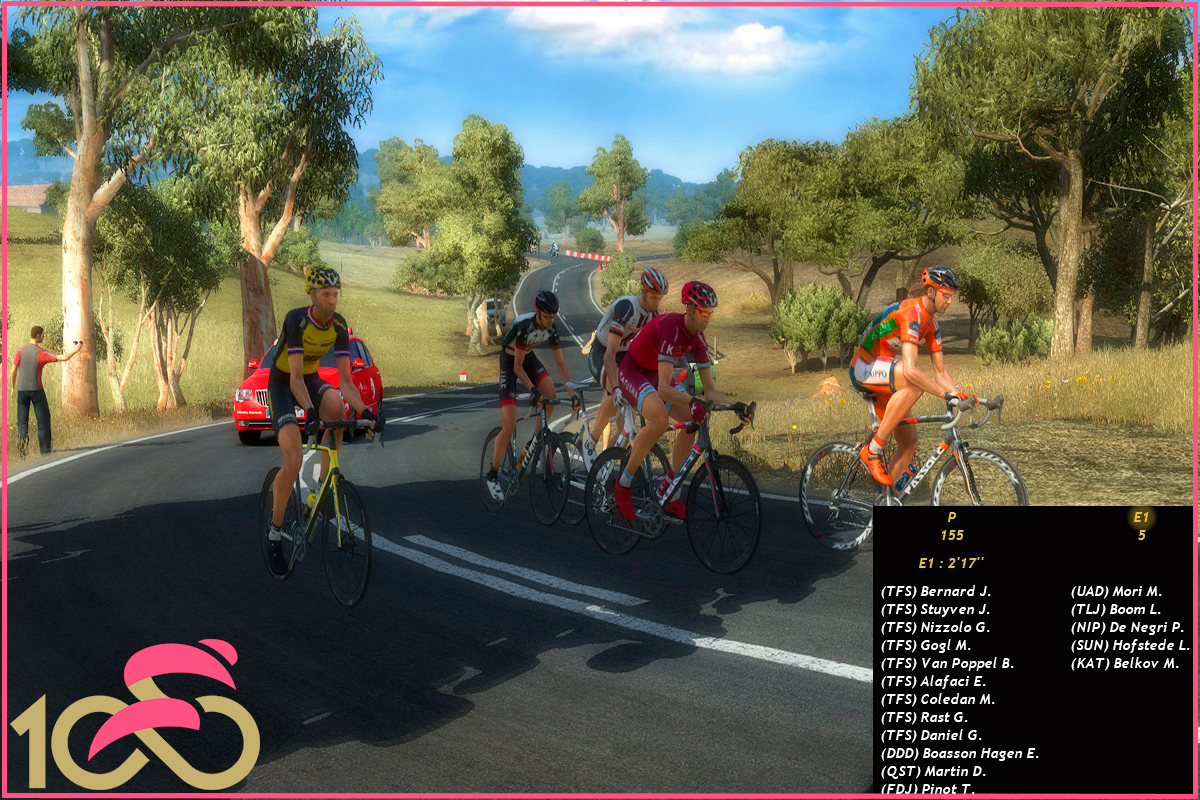
Task: Choose Stuyven J. from the peloton list
Action: coord(935,609)
